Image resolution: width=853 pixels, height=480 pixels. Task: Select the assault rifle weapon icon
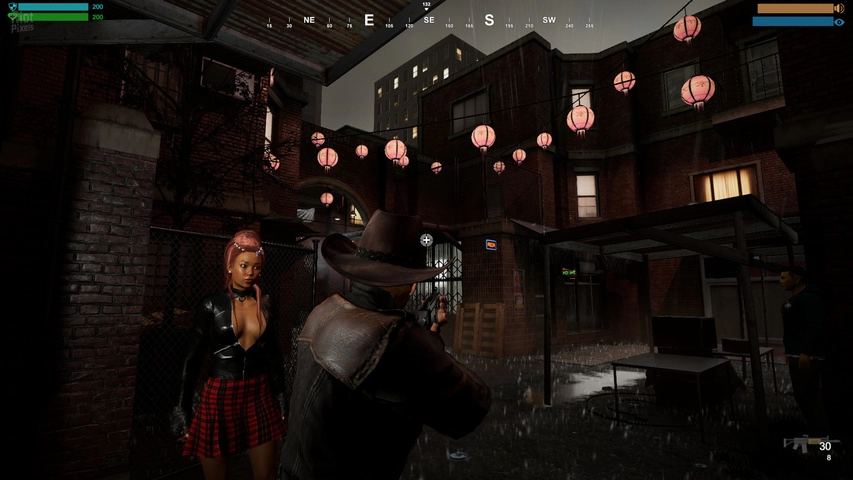pyautogui.click(x=798, y=444)
